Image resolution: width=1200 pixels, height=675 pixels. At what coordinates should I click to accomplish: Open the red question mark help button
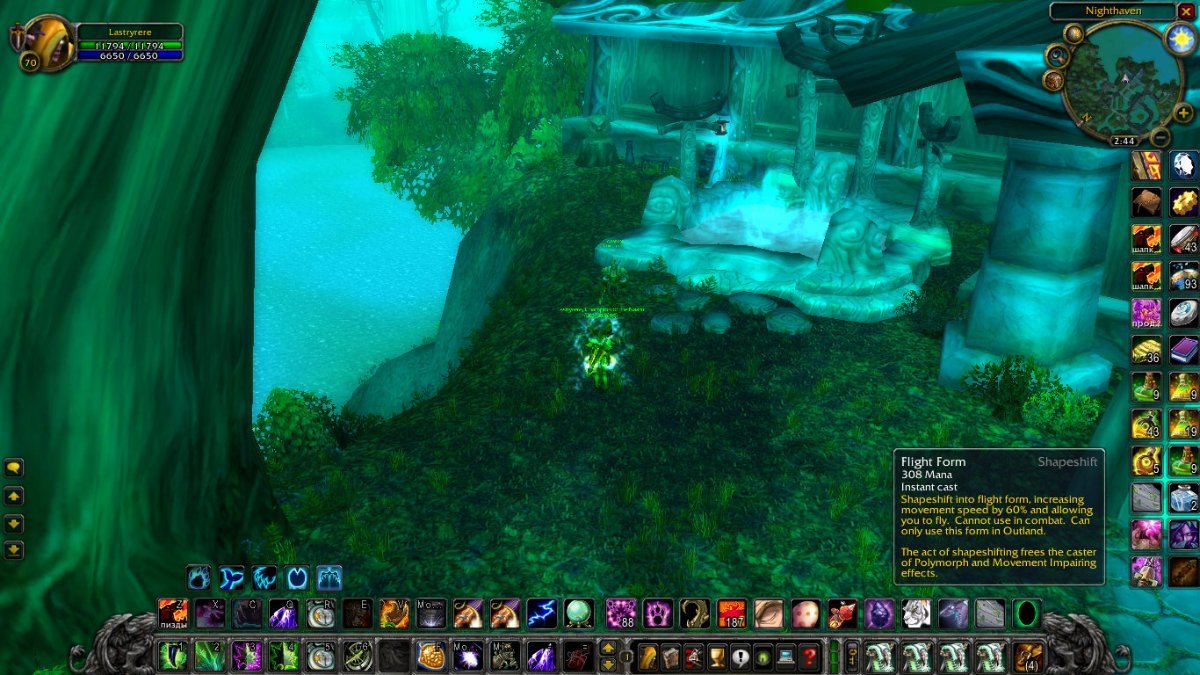click(x=810, y=657)
